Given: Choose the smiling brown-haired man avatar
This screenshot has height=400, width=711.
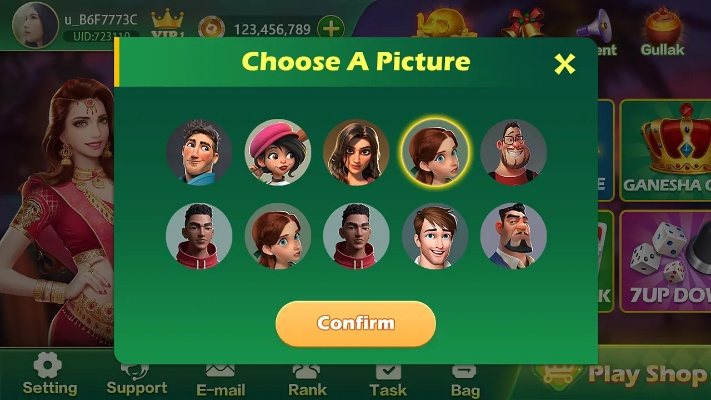Looking at the screenshot, I should tap(435, 237).
